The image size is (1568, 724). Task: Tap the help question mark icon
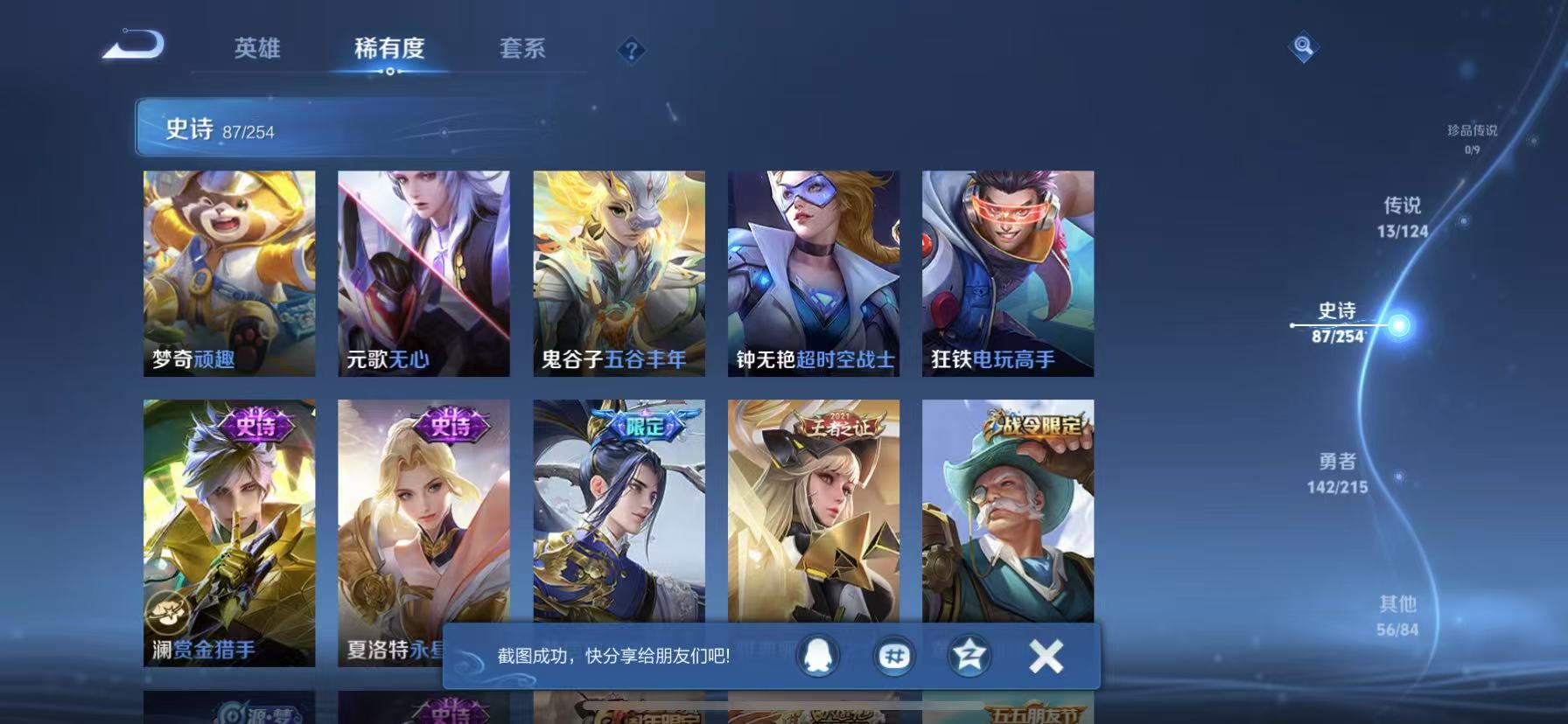click(x=630, y=50)
